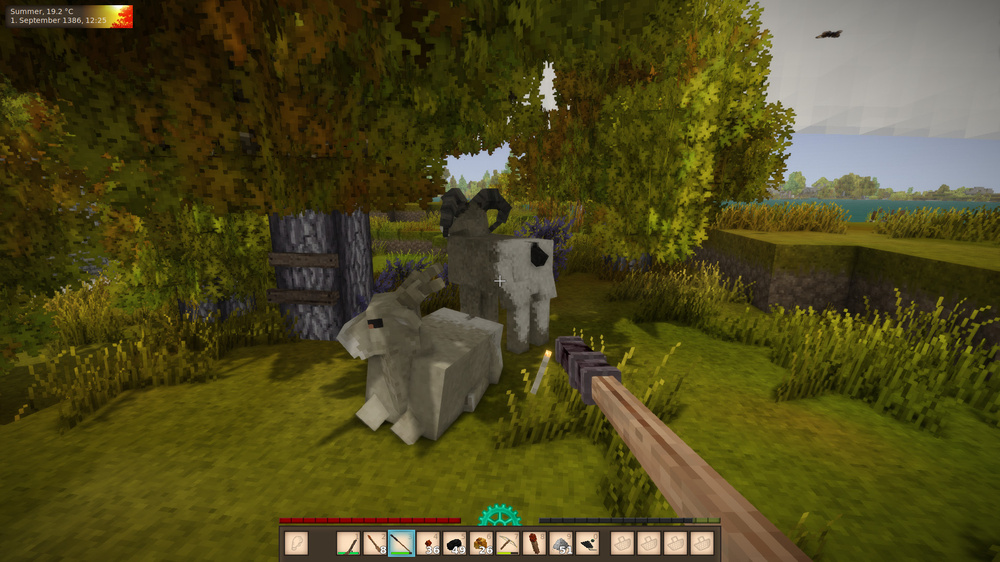The image size is (1000, 562).
Task: Select the red item stack of 36
Action: (x=428, y=543)
